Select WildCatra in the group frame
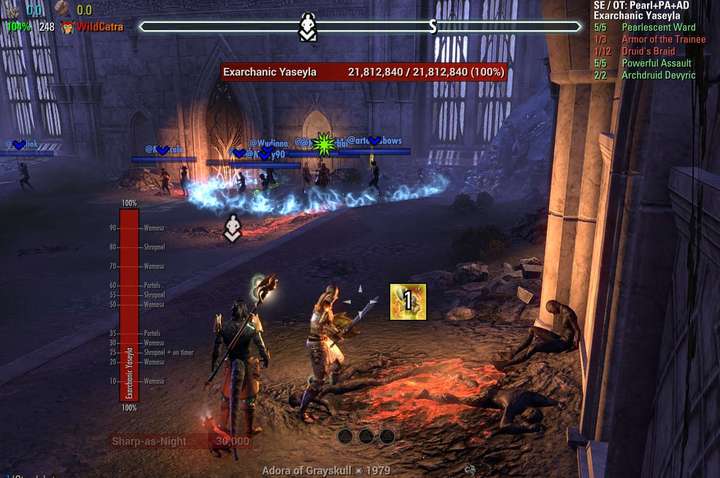Image resolution: width=720 pixels, height=478 pixels. (98, 27)
